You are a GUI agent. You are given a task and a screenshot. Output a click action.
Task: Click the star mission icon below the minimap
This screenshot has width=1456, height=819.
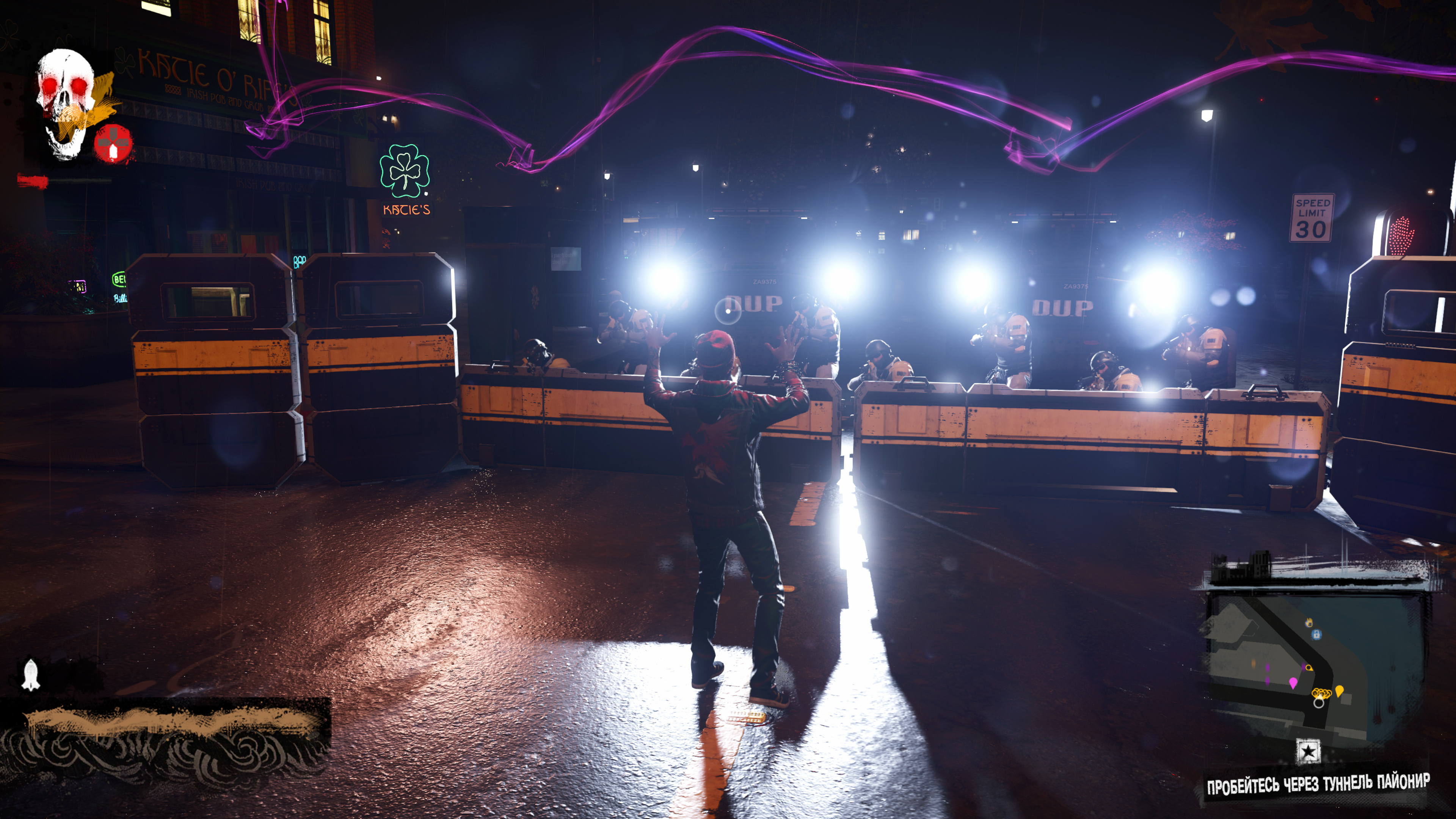1308,751
